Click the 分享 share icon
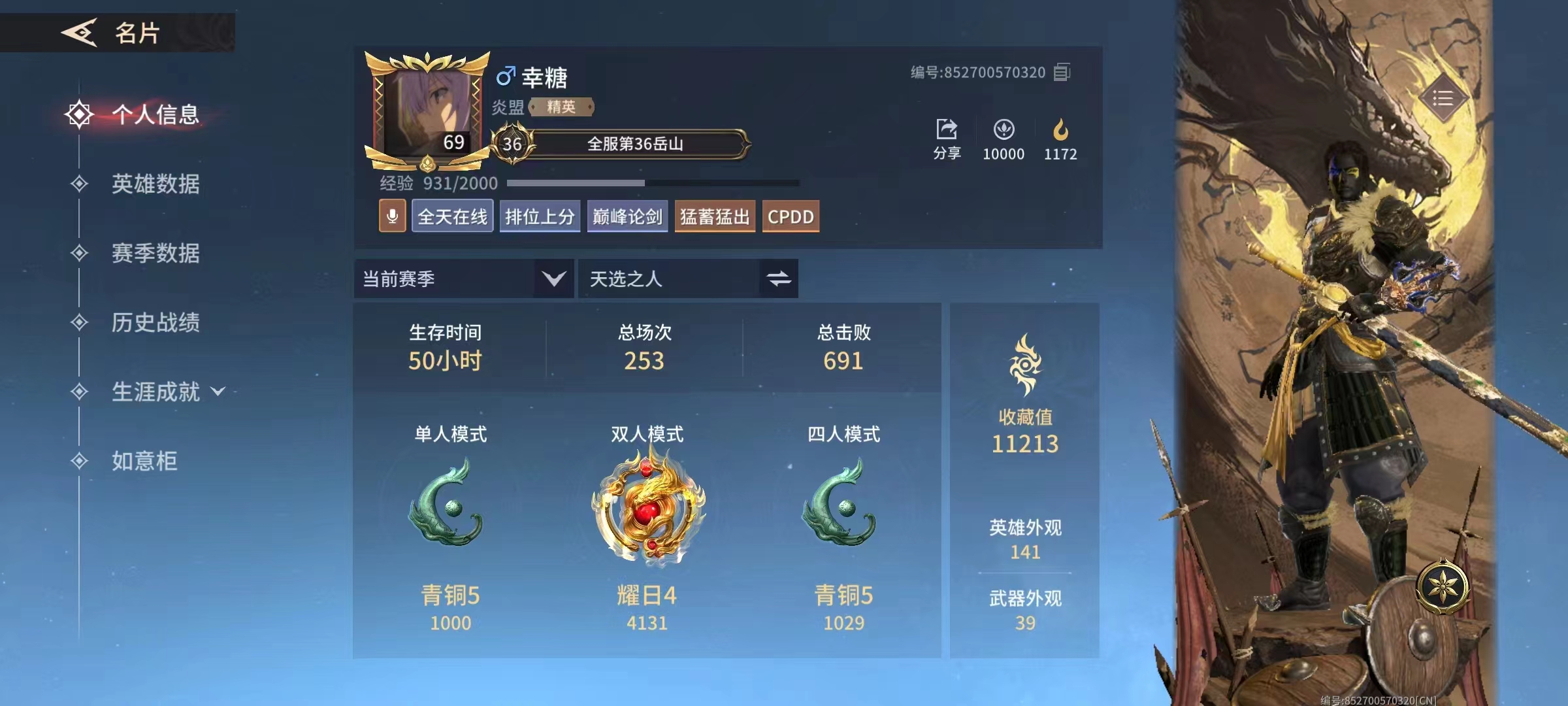Screen dimensions: 1568x706 click(x=945, y=131)
